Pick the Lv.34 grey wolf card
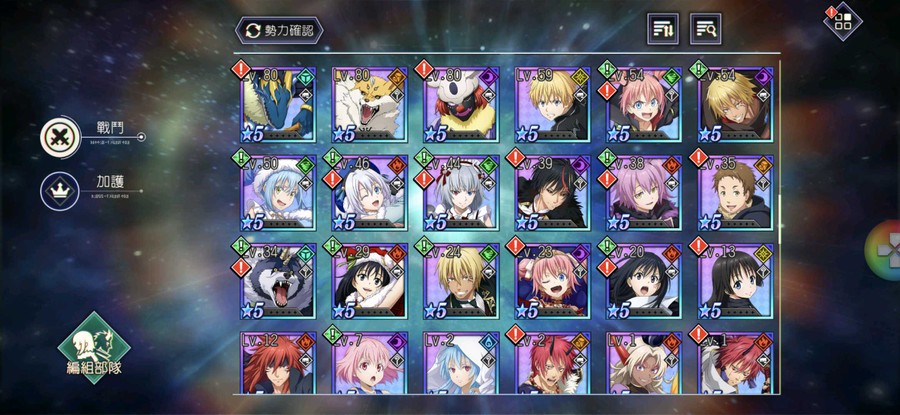900x415 pixels. click(278, 280)
